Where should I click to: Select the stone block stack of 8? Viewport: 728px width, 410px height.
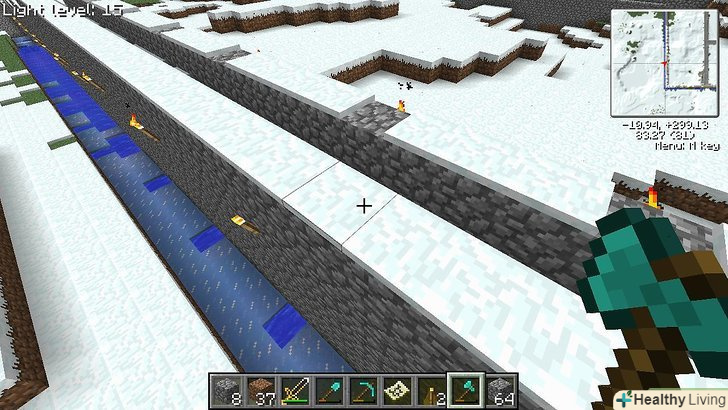227,390
